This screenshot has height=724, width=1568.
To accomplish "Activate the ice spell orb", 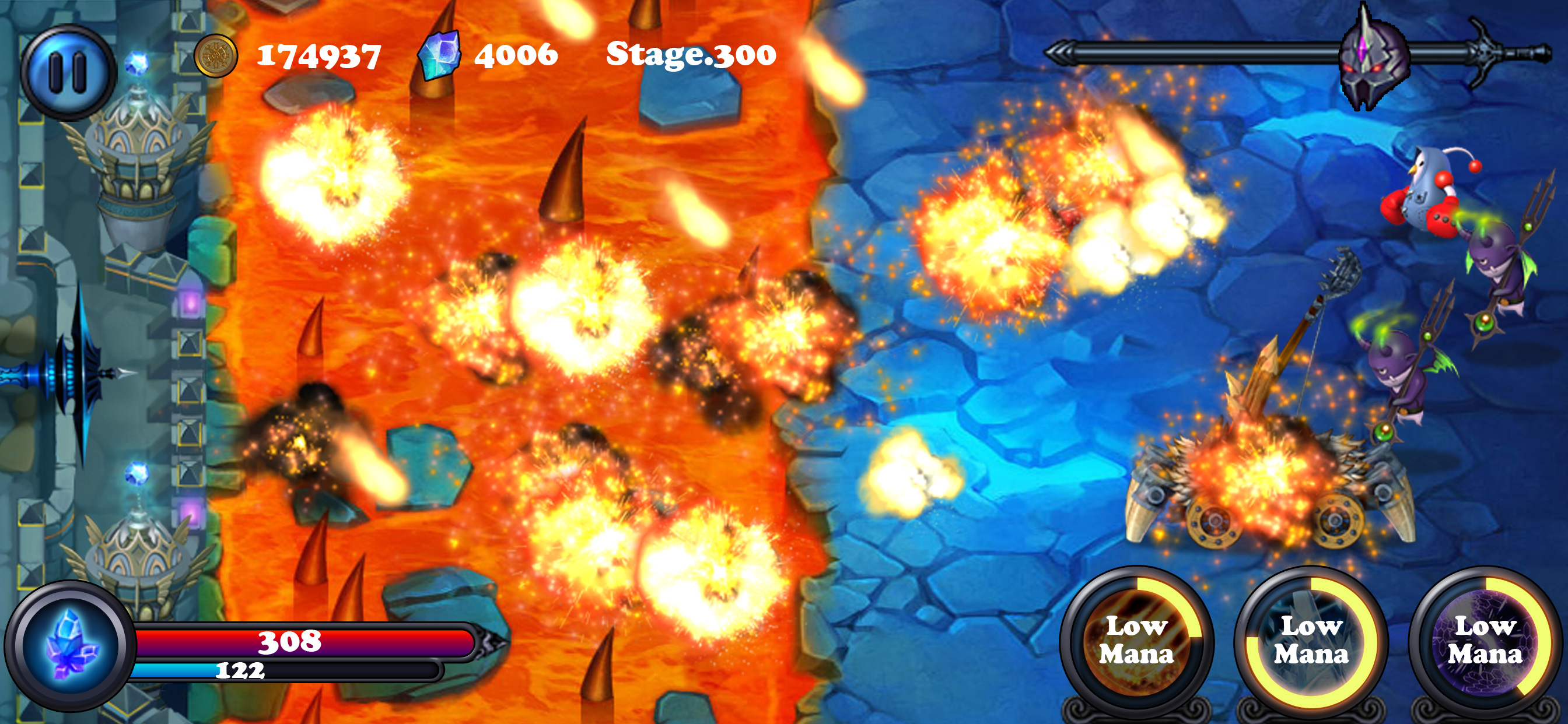I will point(1311,641).
